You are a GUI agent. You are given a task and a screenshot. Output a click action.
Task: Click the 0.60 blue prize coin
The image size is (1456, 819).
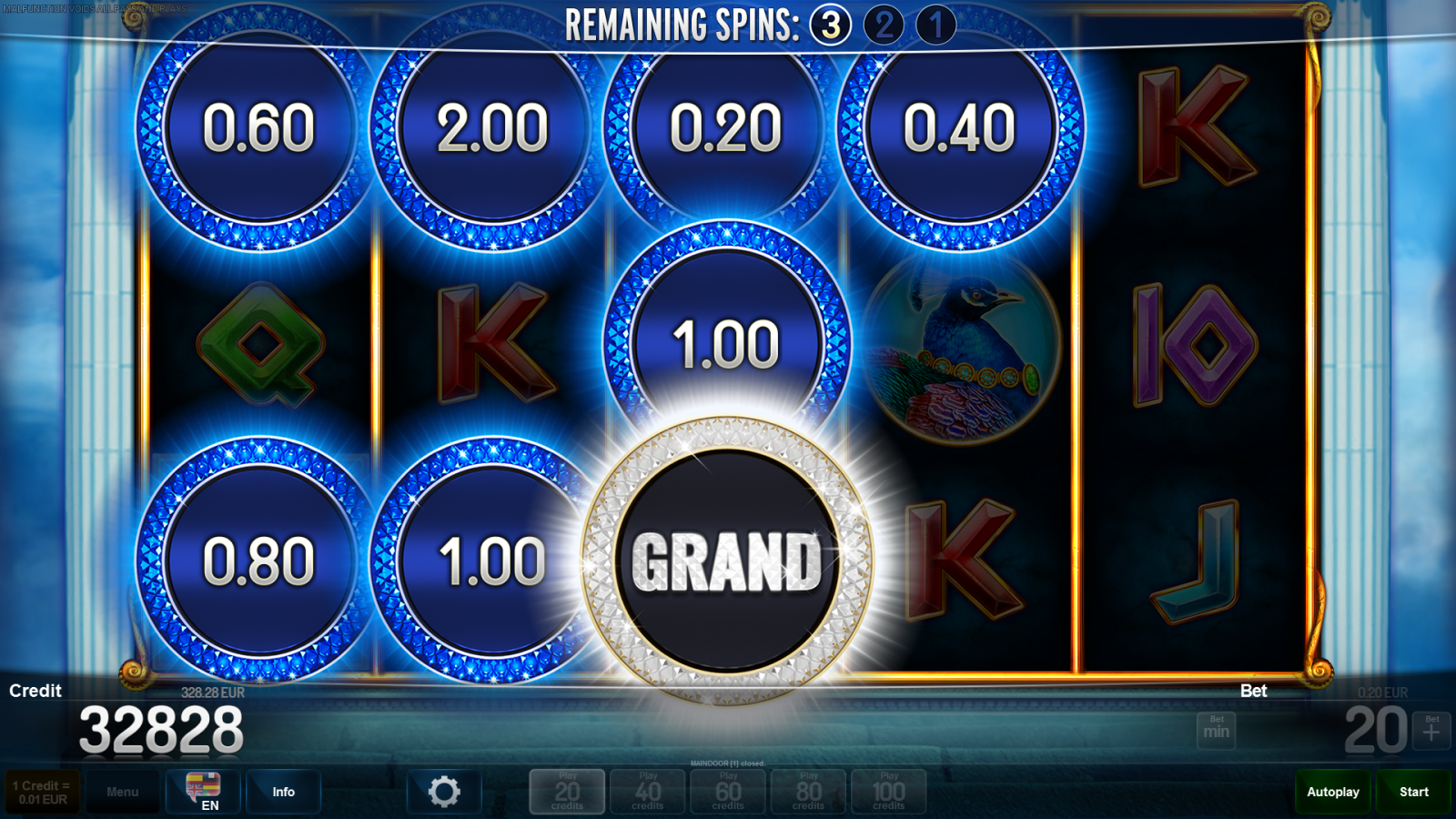256,129
